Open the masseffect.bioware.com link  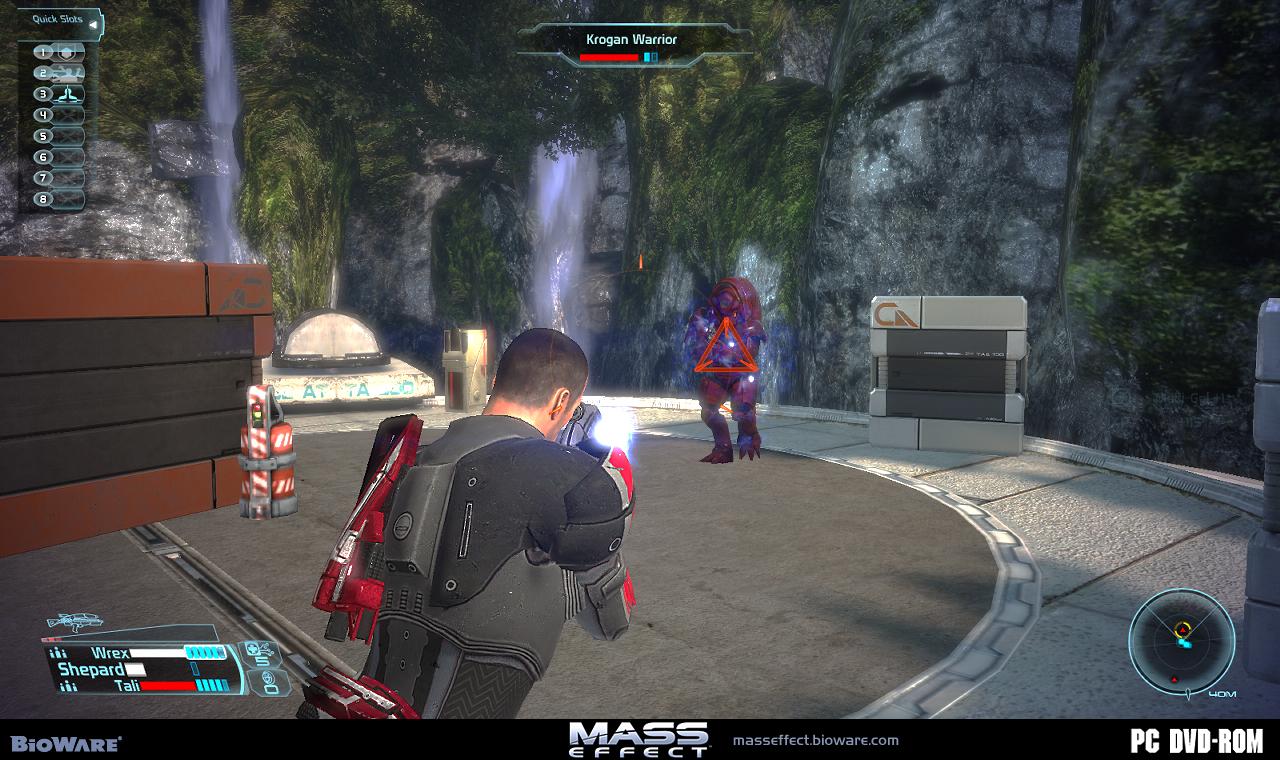click(815, 740)
